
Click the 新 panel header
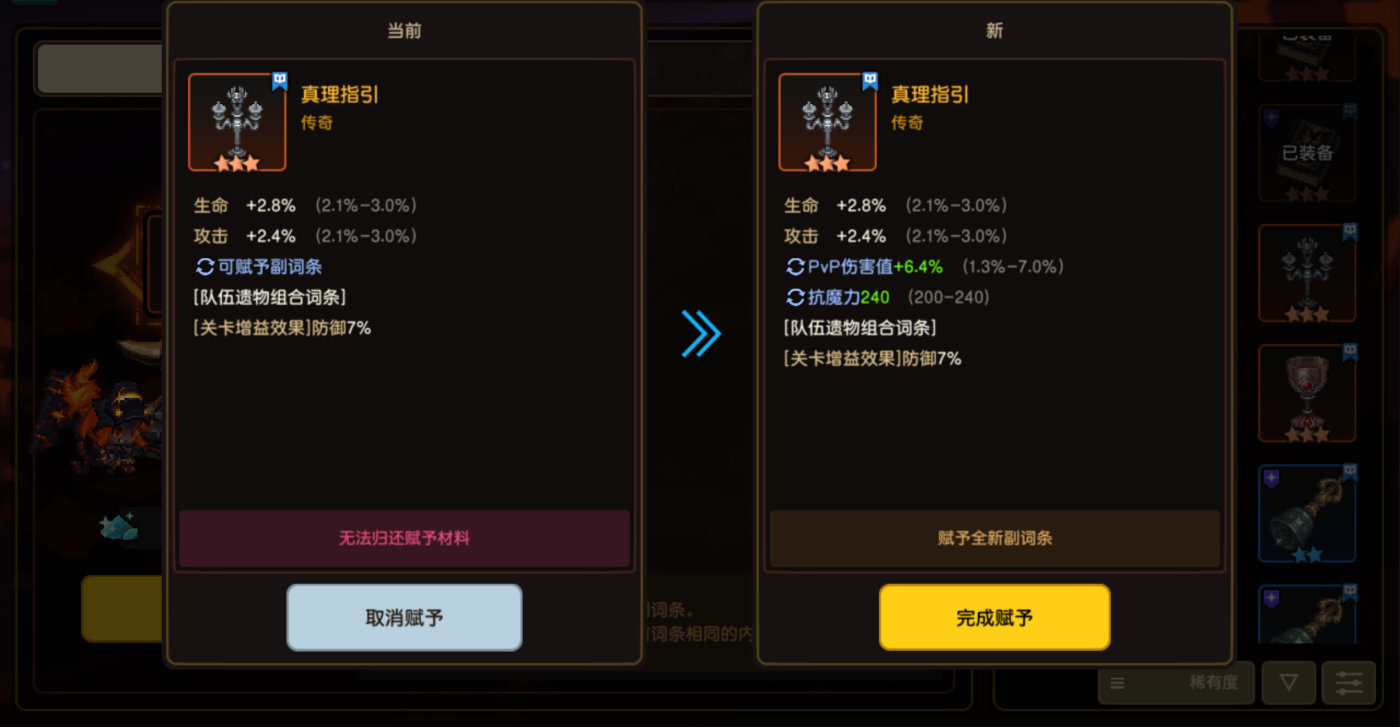pos(995,31)
